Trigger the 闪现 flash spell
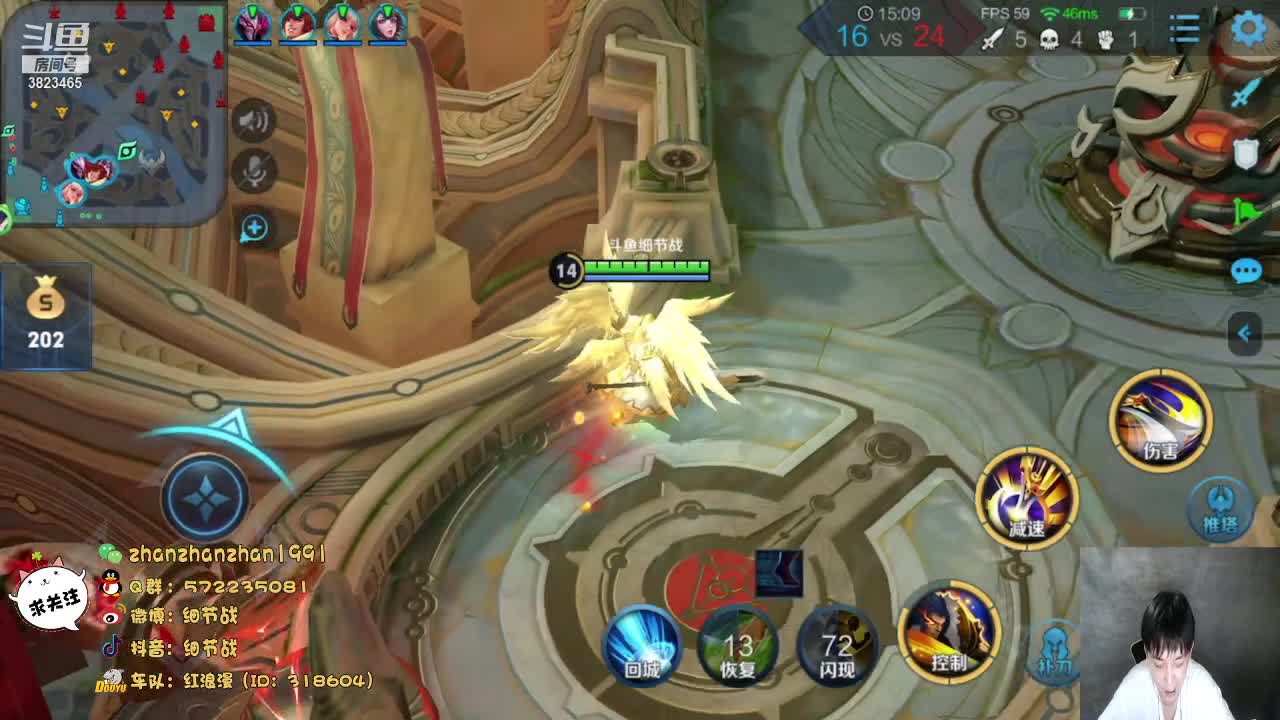 (x=837, y=645)
